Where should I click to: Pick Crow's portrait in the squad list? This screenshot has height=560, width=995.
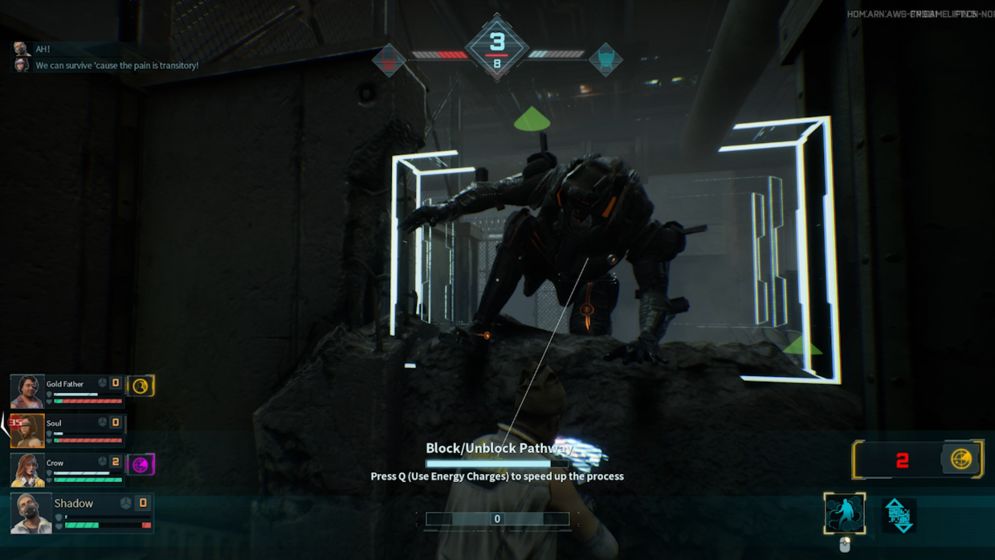point(27,470)
